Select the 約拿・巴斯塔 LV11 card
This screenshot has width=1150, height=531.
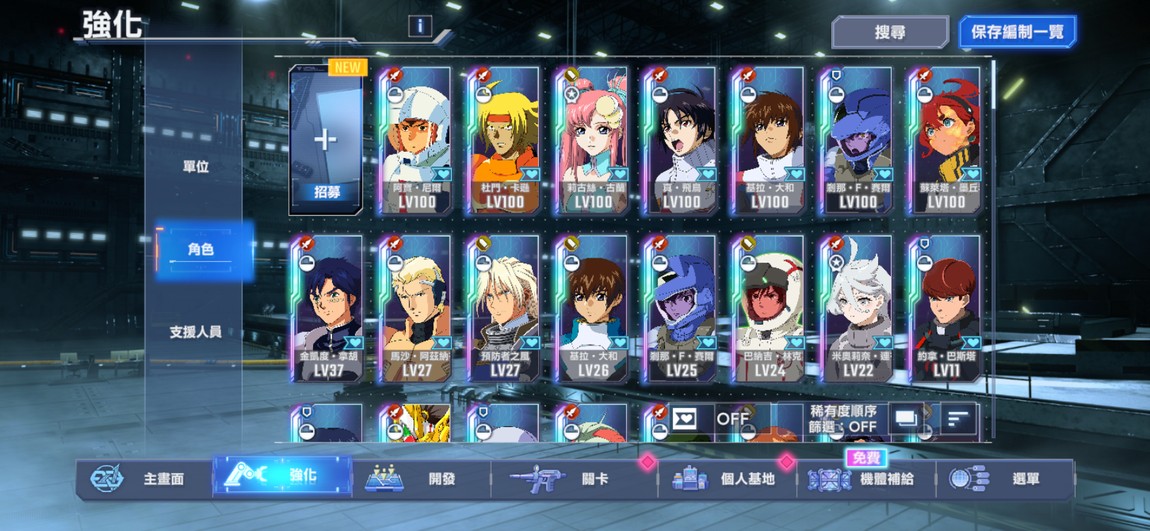[x=945, y=308]
